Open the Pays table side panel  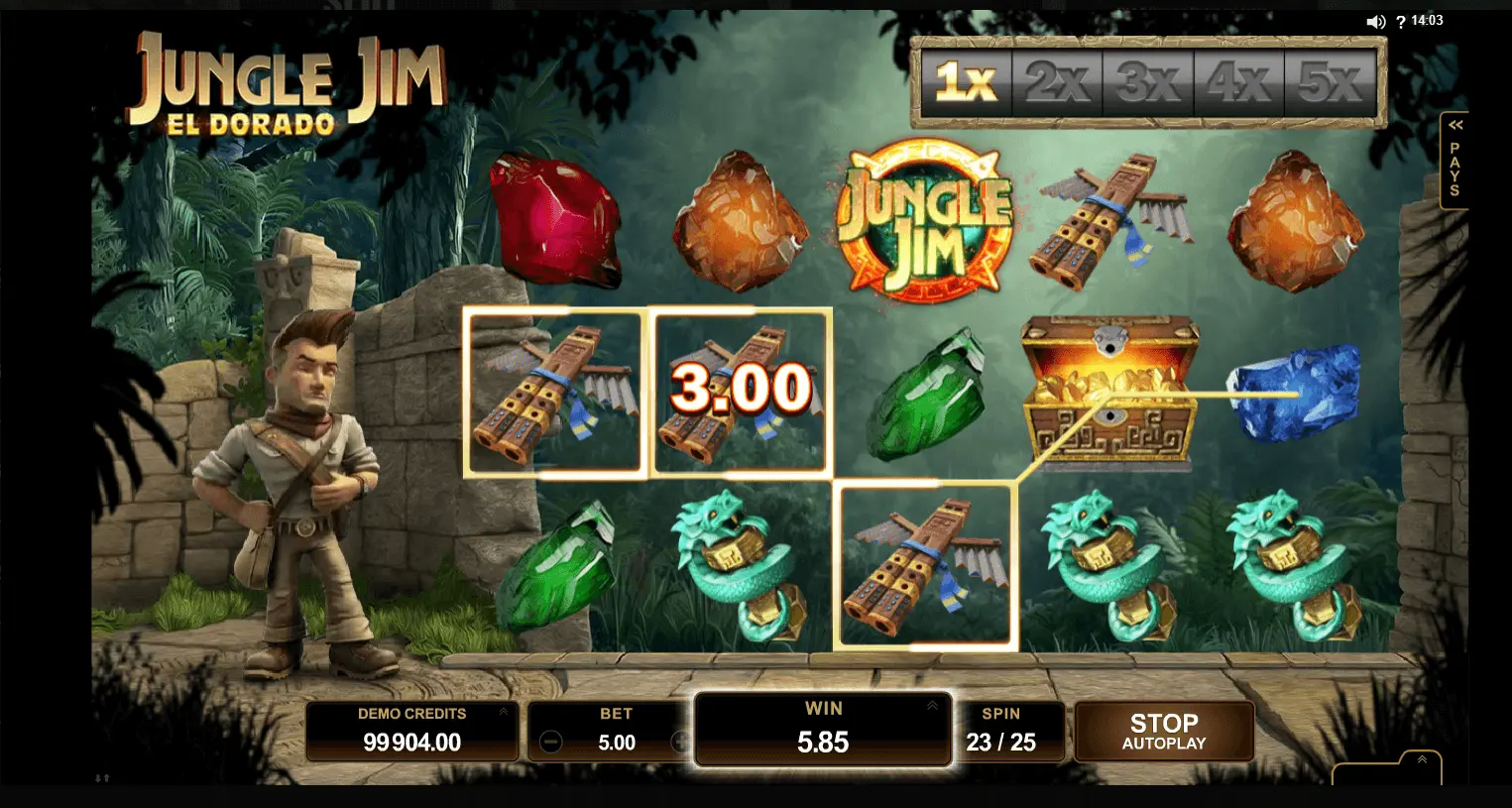pyautogui.click(x=1454, y=161)
